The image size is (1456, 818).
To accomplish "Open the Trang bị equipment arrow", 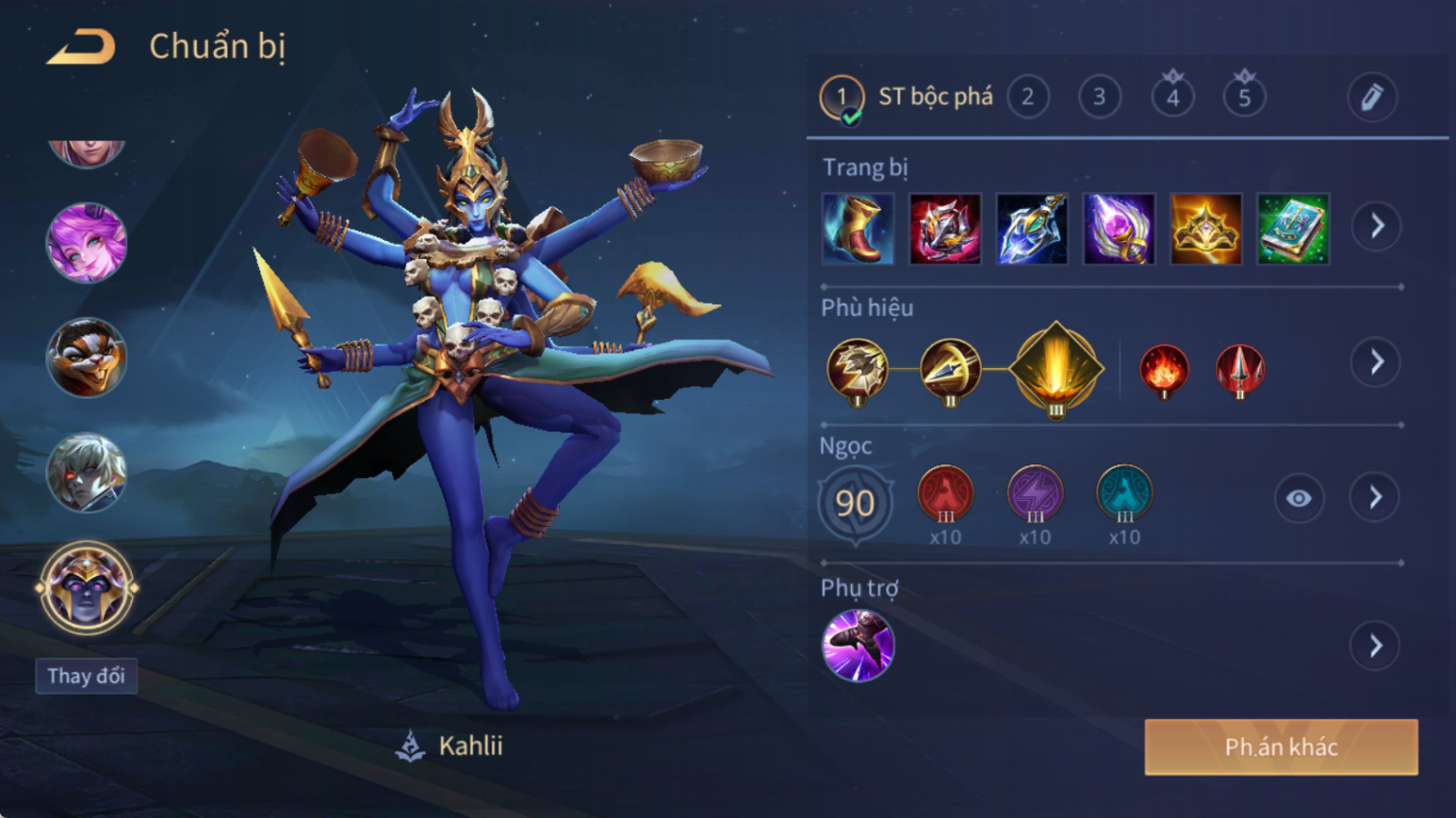I will [x=1376, y=226].
